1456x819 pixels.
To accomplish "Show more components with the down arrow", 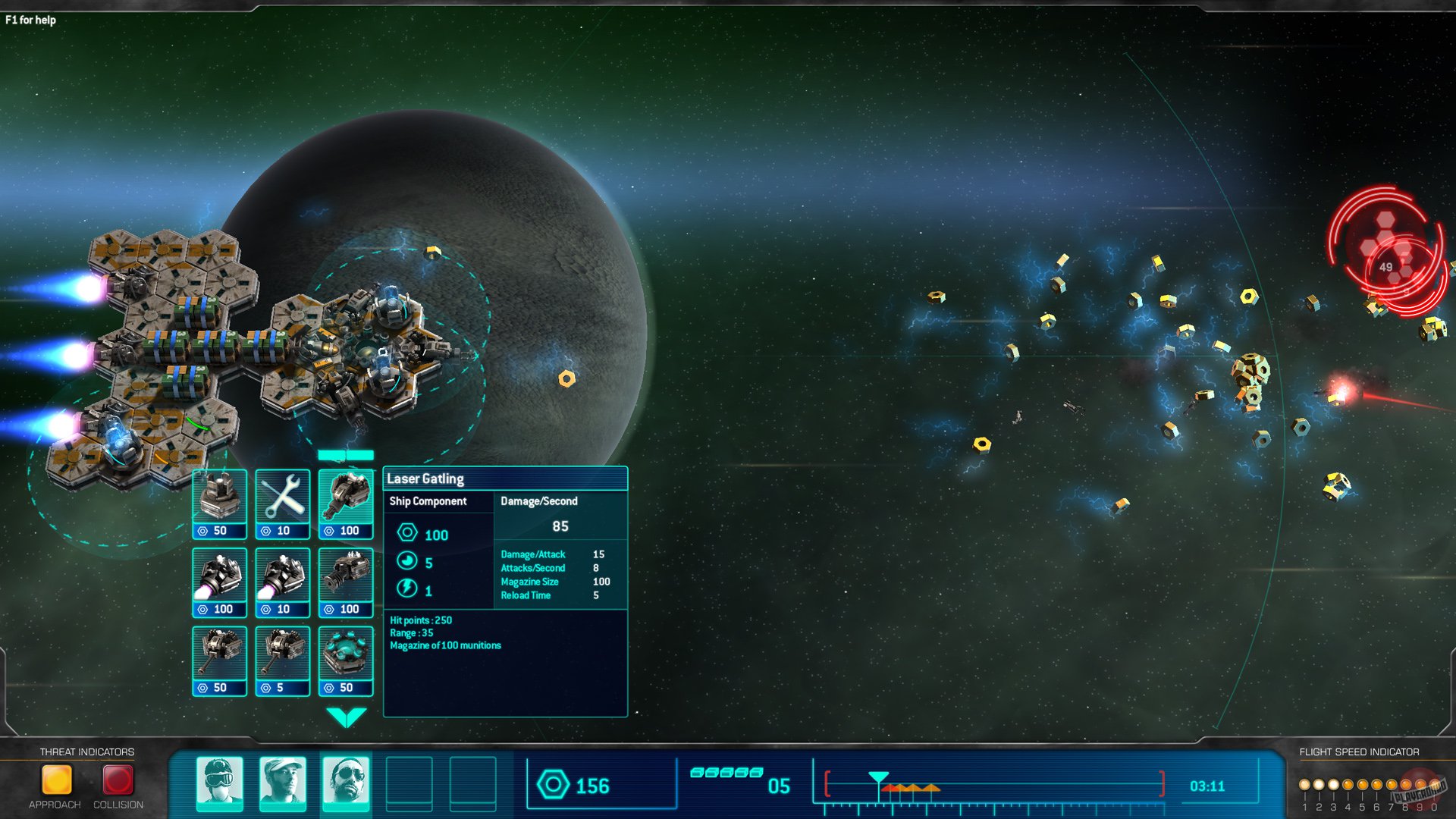I will [x=346, y=717].
